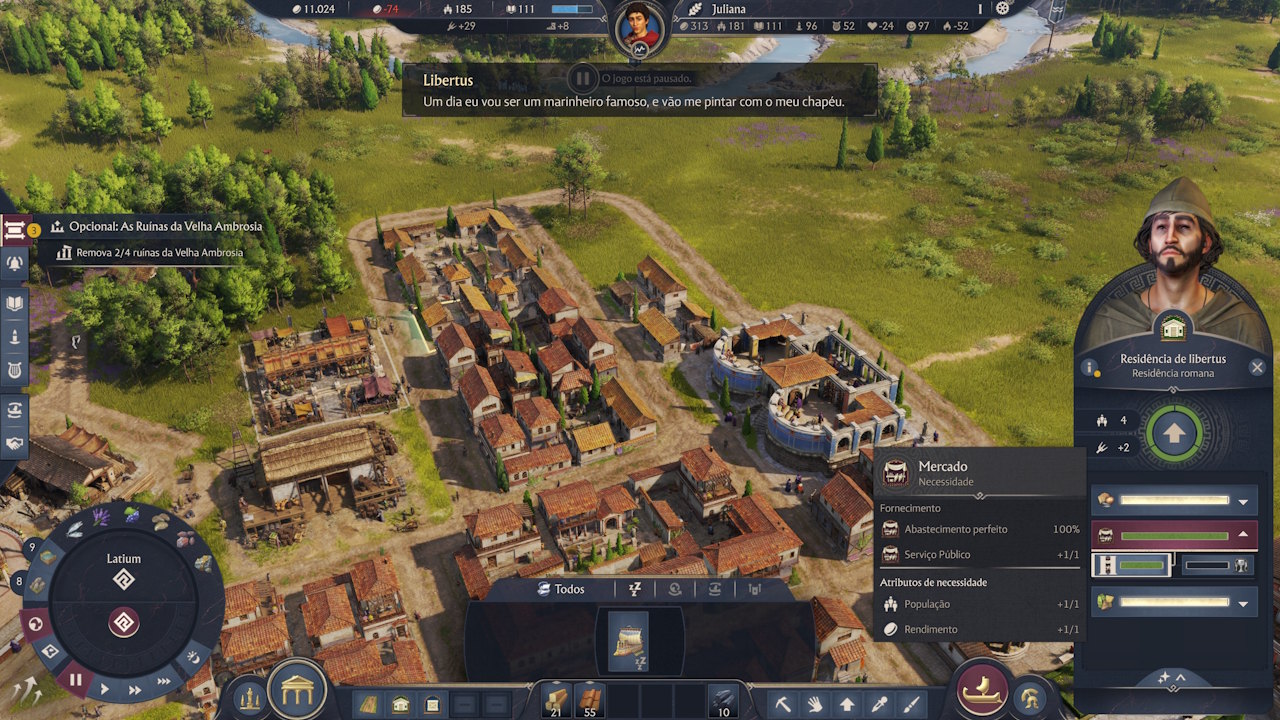This screenshot has width=1280, height=720.
Task: Expand the panel via the bottom sparkle chevron
Action: coord(1171,677)
